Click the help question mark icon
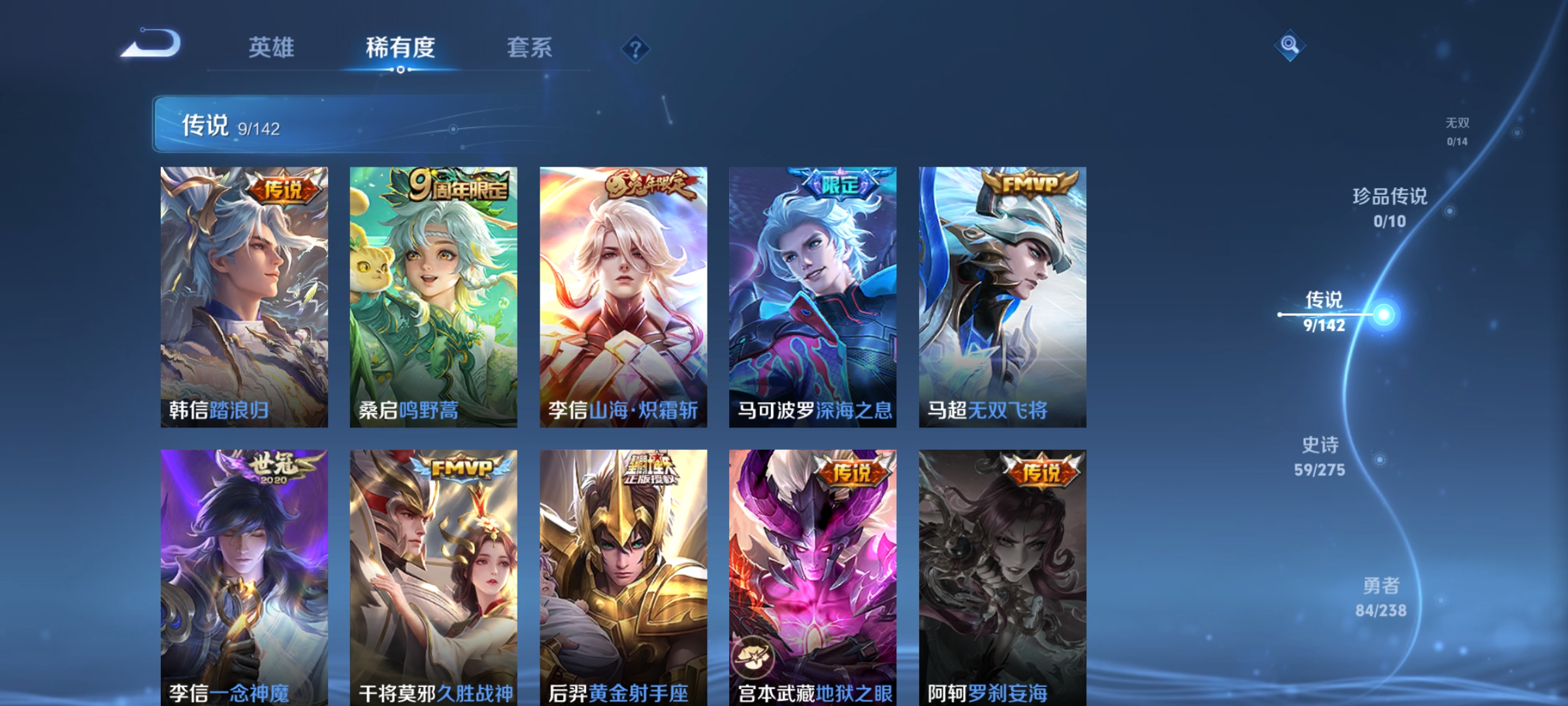The height and width of the screenshot is (706, 1568). click(x=637, y=49)
